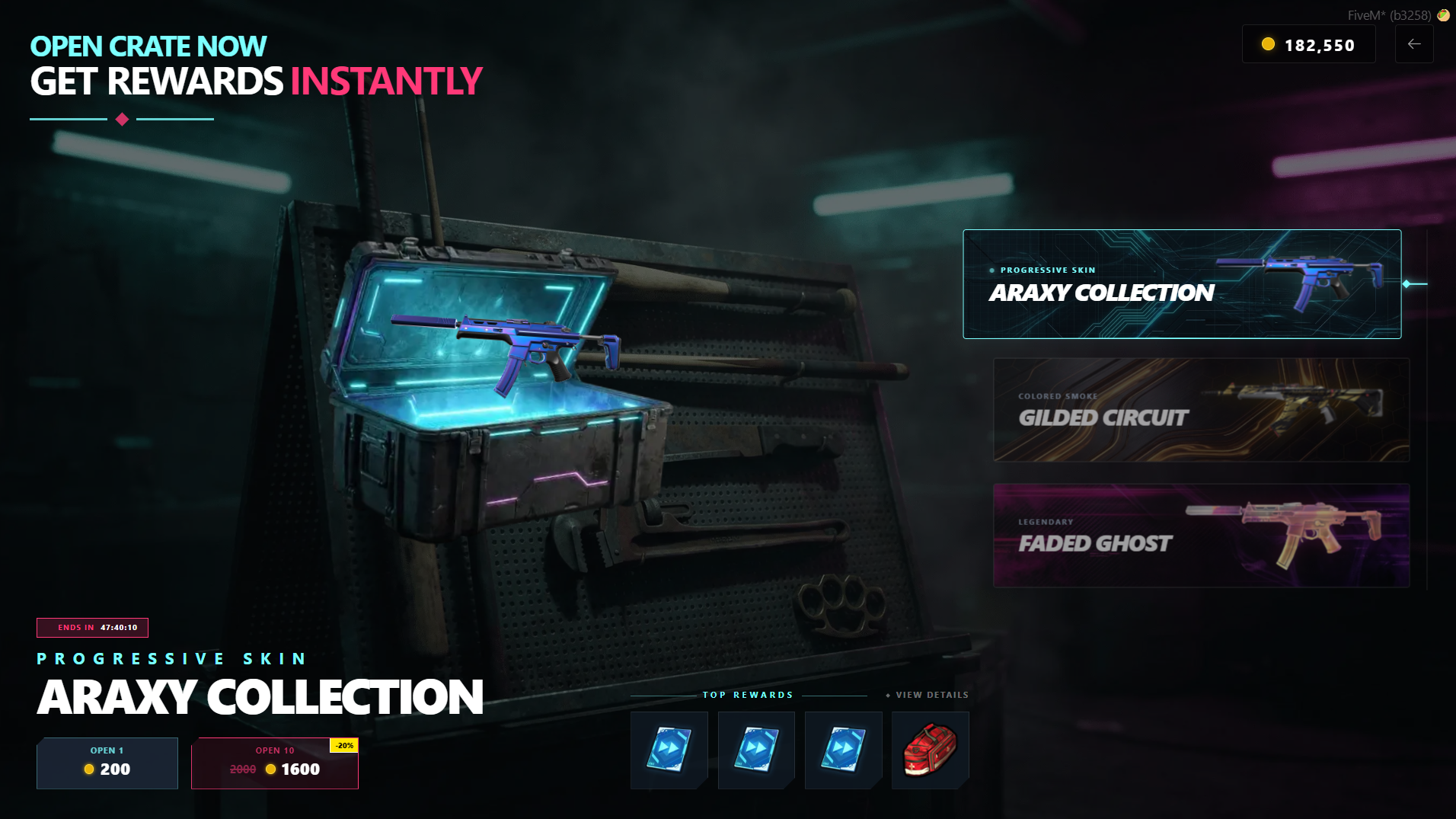
Task: Go back with the arrow button
Action: click(1414, 44)
